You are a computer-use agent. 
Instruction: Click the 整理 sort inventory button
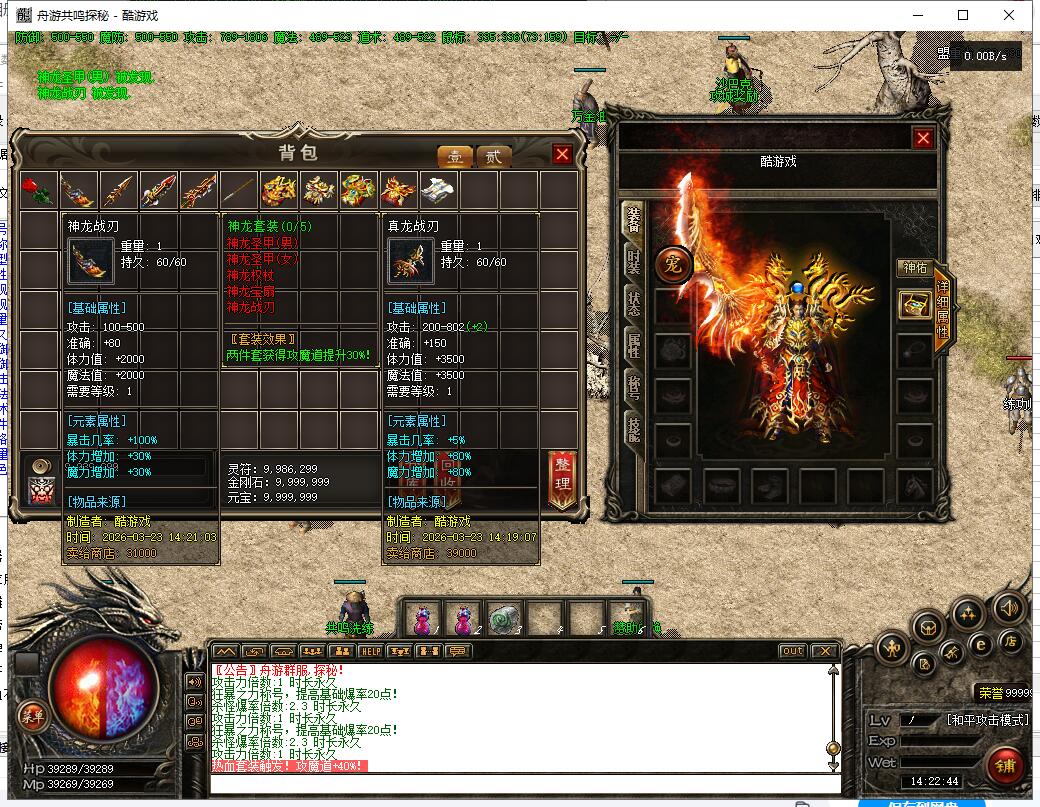tap(562, 480)
